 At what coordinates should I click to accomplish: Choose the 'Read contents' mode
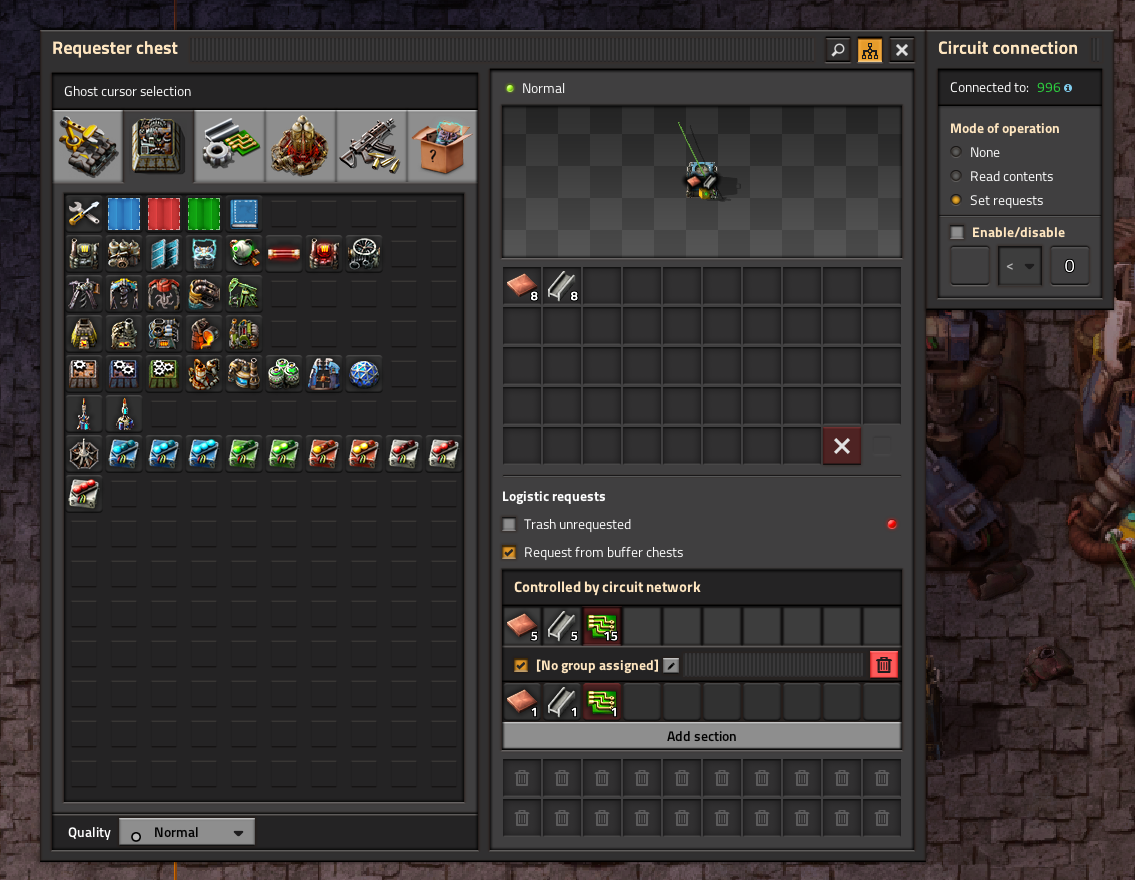coord(957,176)
